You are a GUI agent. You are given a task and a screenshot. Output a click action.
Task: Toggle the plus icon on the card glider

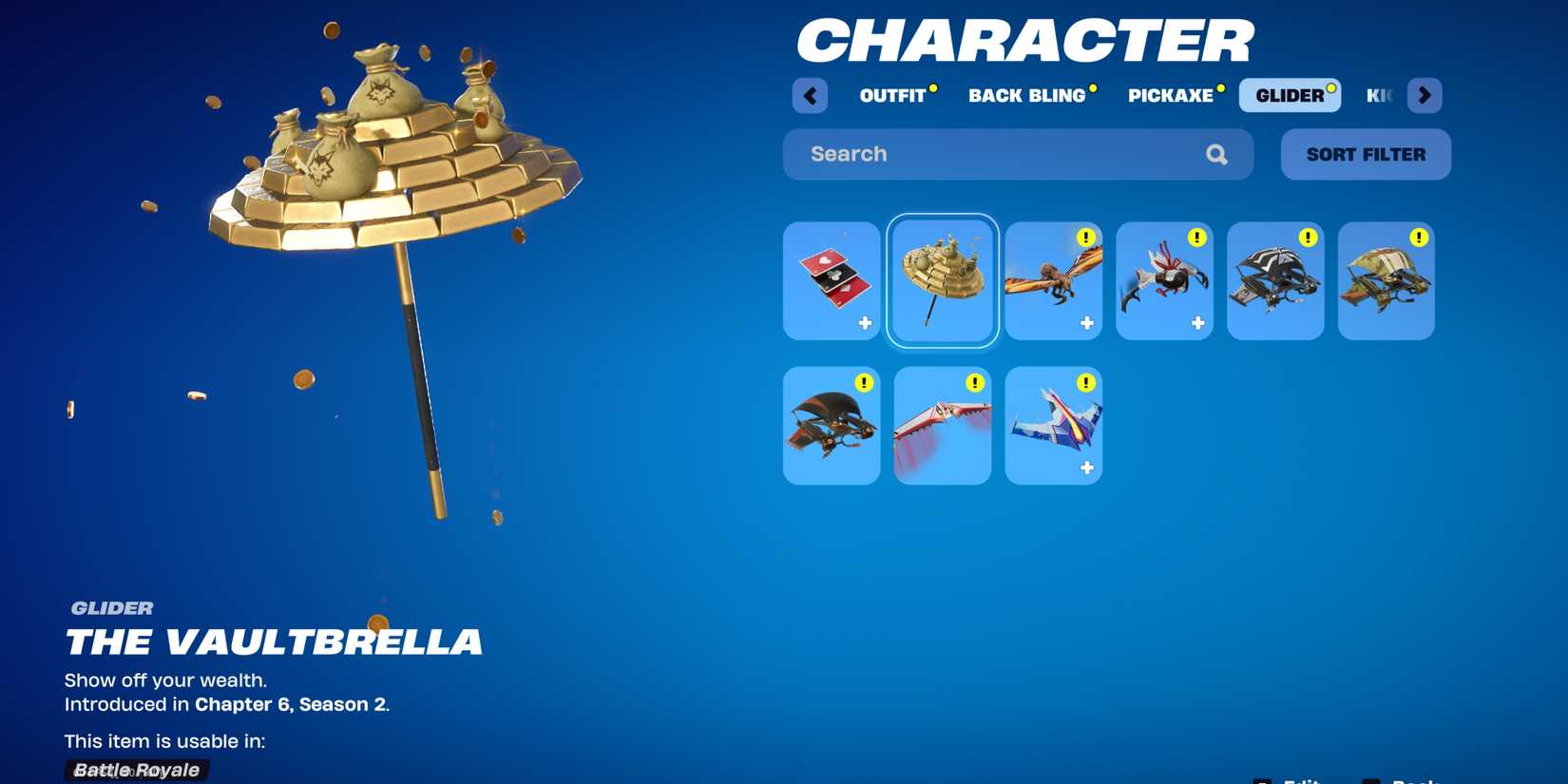864,322
